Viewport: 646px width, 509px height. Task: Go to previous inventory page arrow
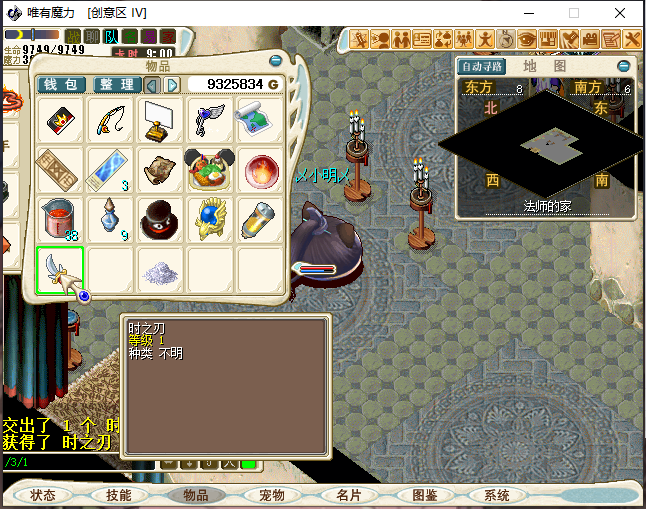pos(152,85)
